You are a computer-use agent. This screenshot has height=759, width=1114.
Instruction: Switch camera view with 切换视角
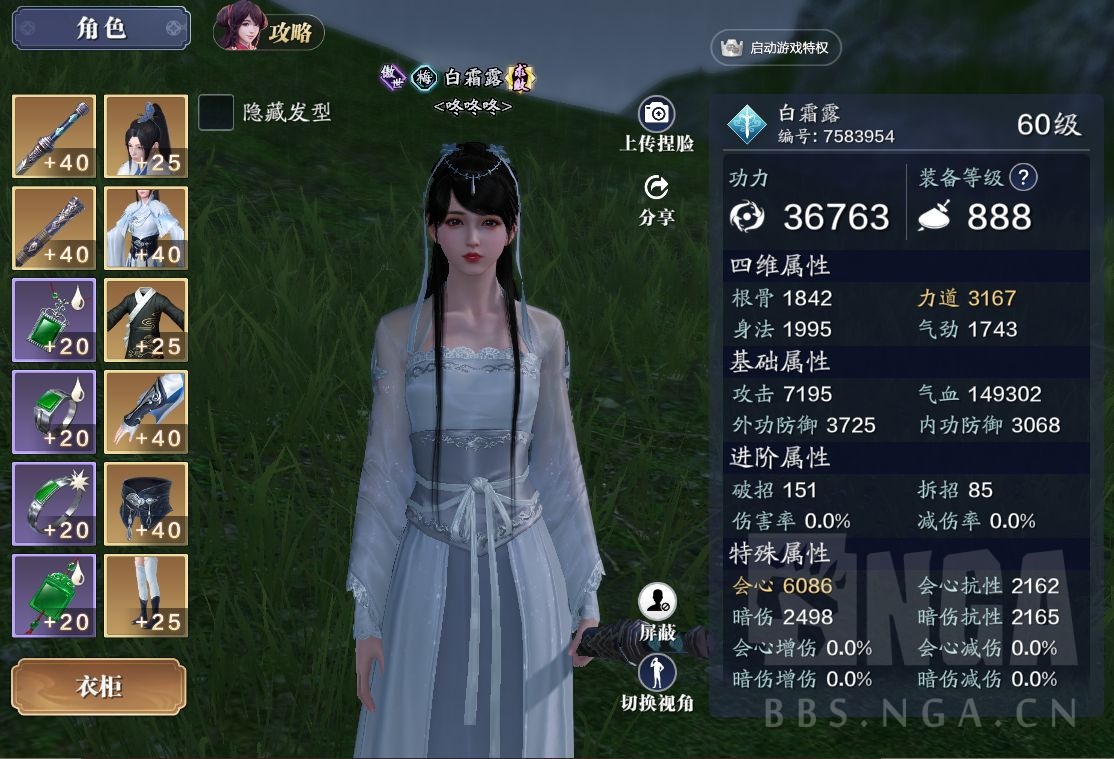click(x=657, y=674)
